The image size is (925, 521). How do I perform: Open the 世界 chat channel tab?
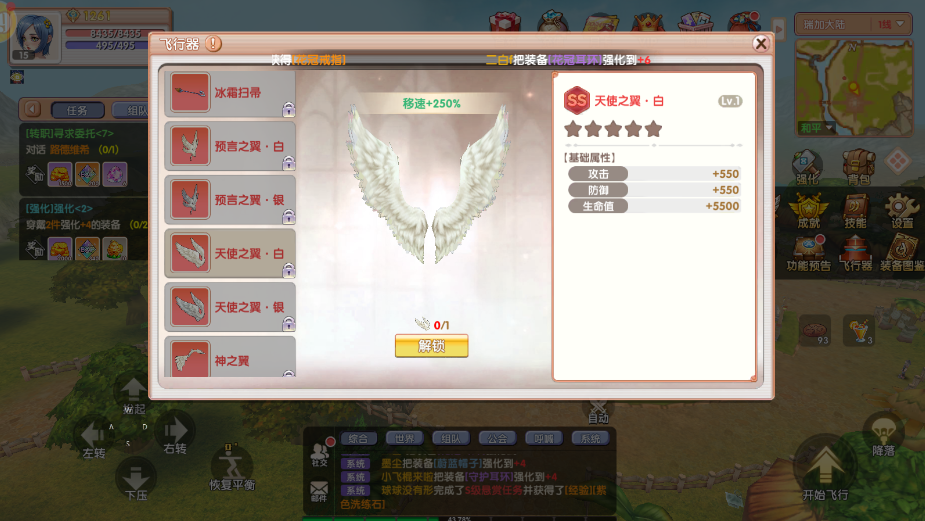point(404,438)
